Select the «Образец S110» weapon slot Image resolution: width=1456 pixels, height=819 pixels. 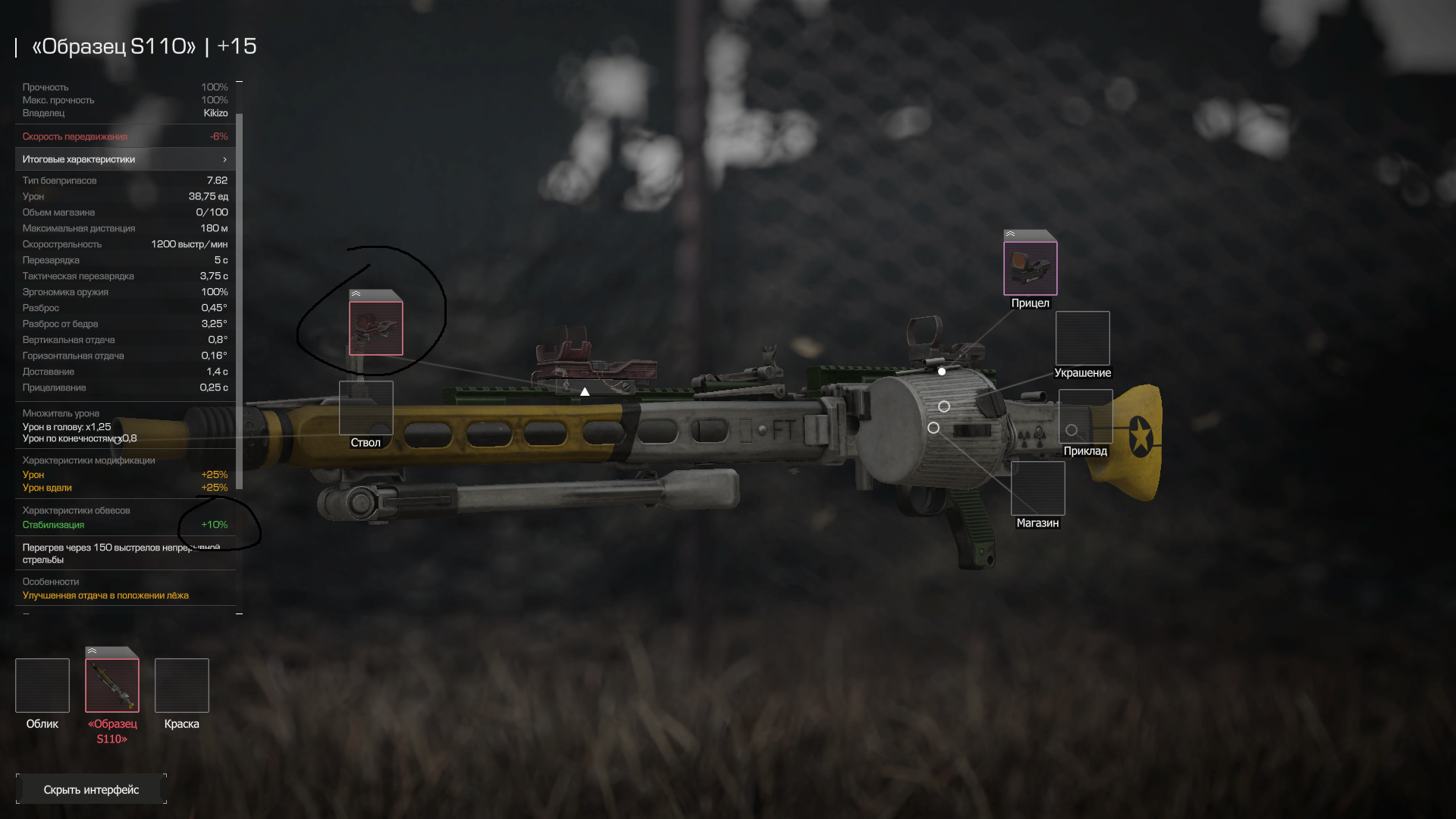112,686
